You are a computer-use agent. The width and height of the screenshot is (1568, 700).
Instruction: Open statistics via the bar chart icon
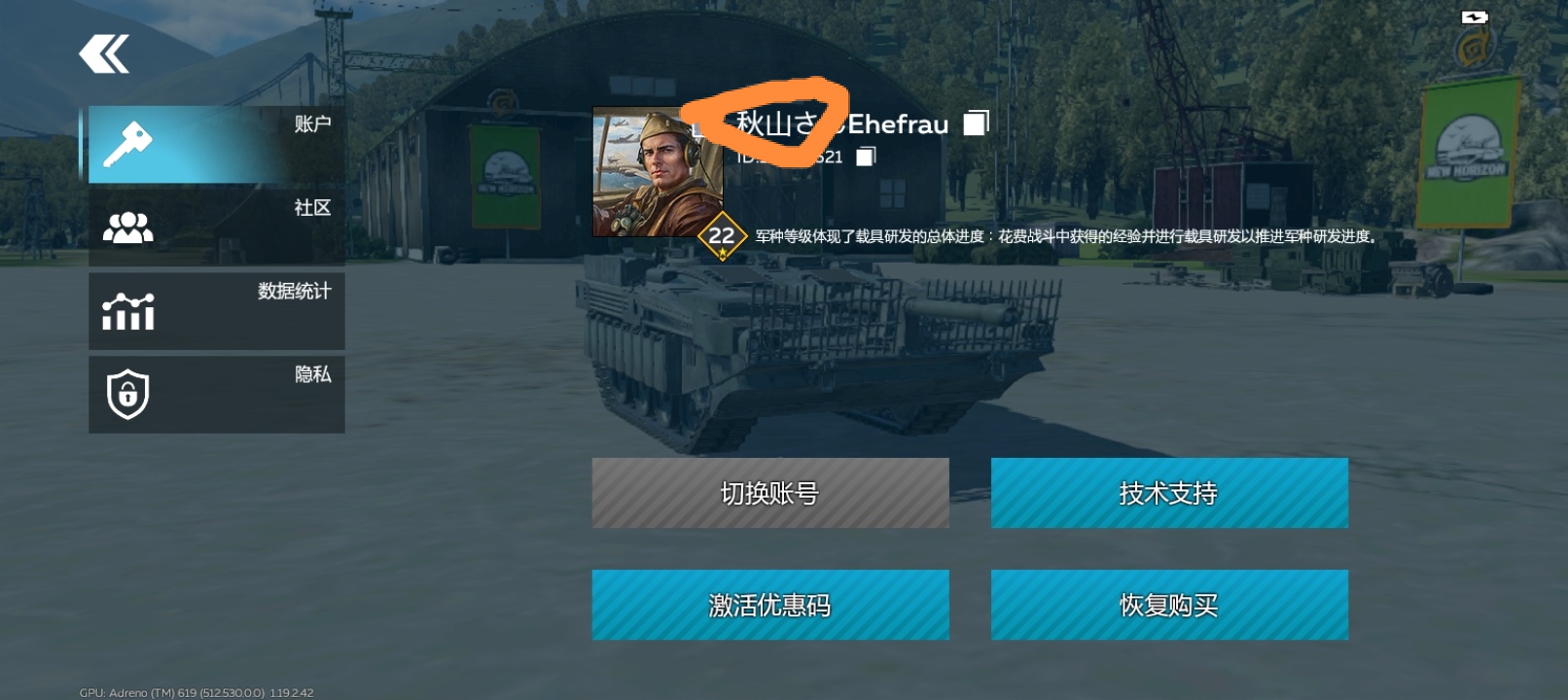point(127,311)
